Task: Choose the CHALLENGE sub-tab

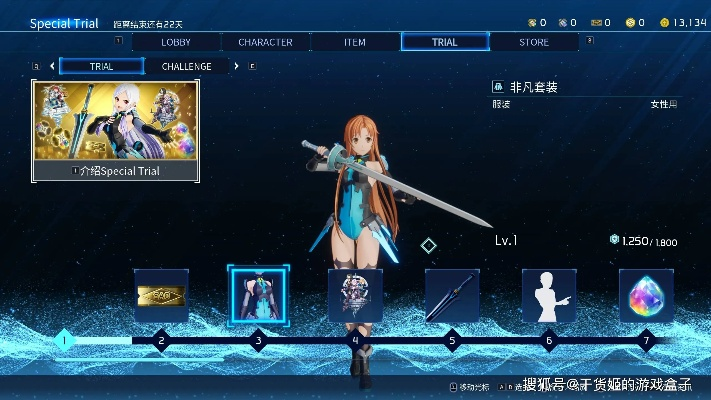Action: [186, 67]
